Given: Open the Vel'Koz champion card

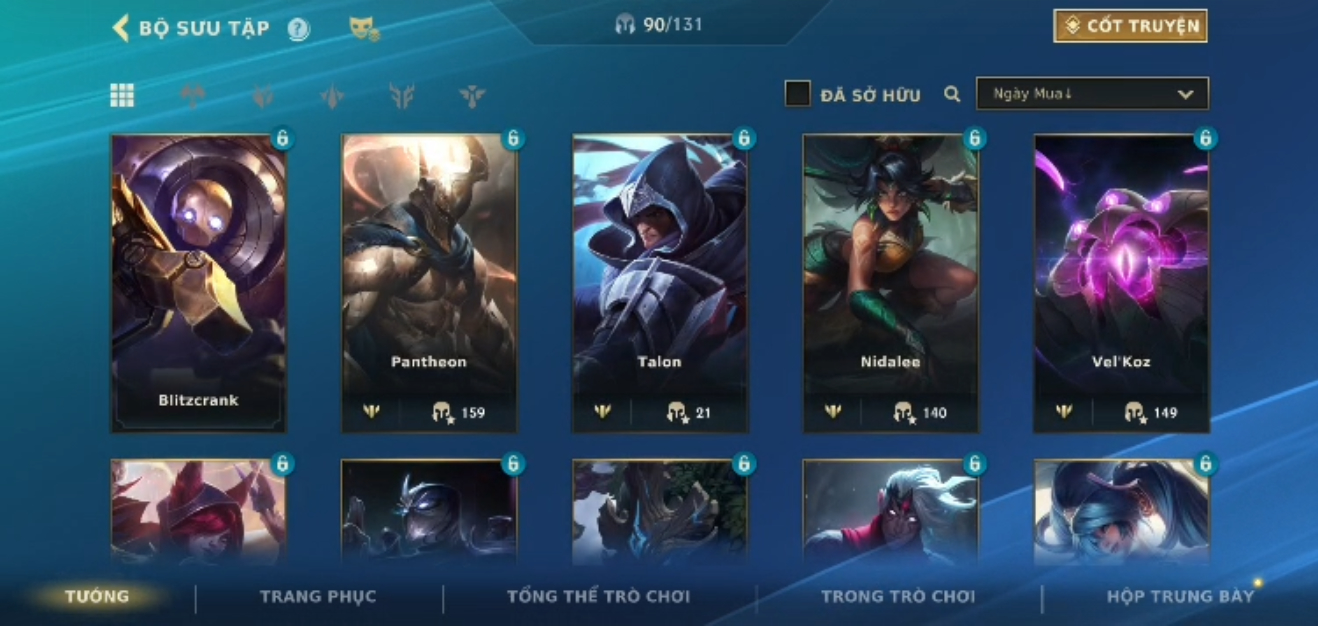Looking at the screenshot, I should [x=1121, y=283].
